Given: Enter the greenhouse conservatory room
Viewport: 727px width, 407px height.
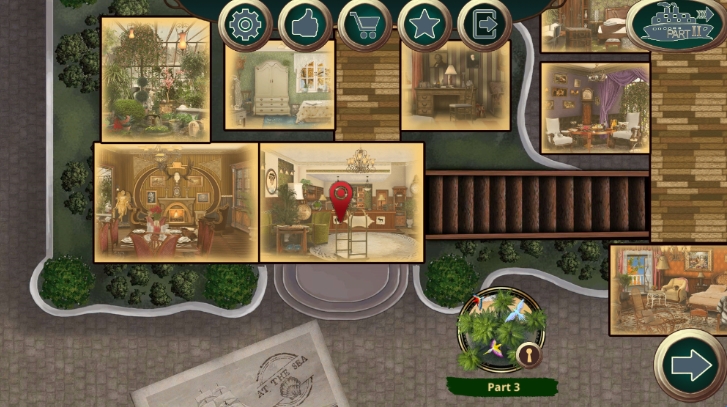Looking at the screenshot, I should tap(155, 80).
